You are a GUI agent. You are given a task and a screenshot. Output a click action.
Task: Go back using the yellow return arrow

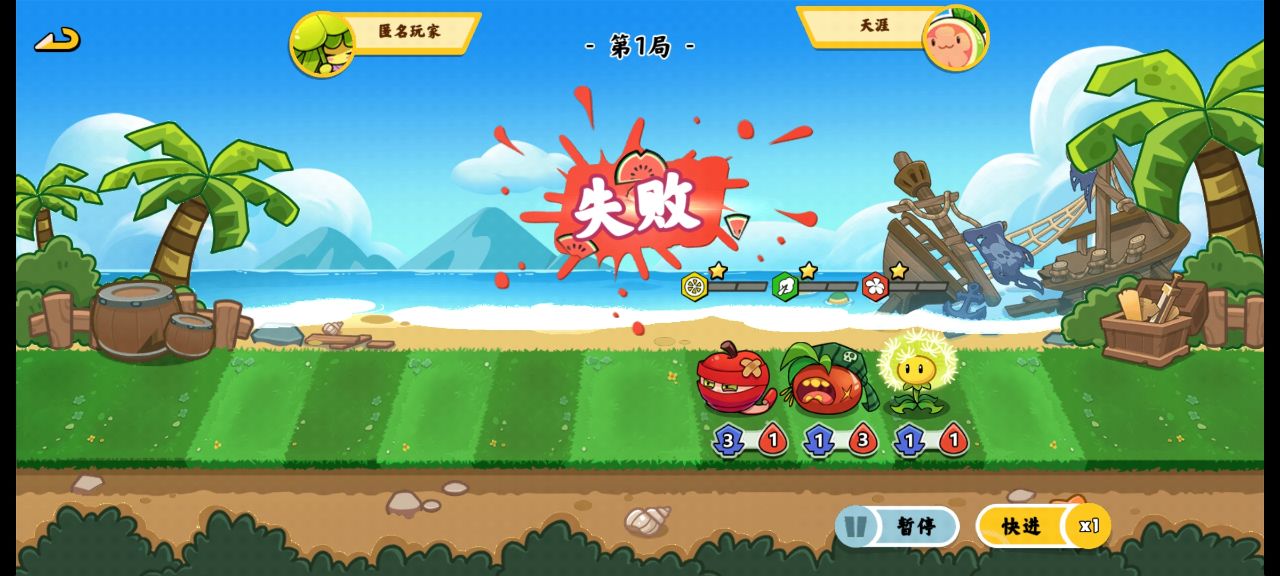(x=57, y=40)
